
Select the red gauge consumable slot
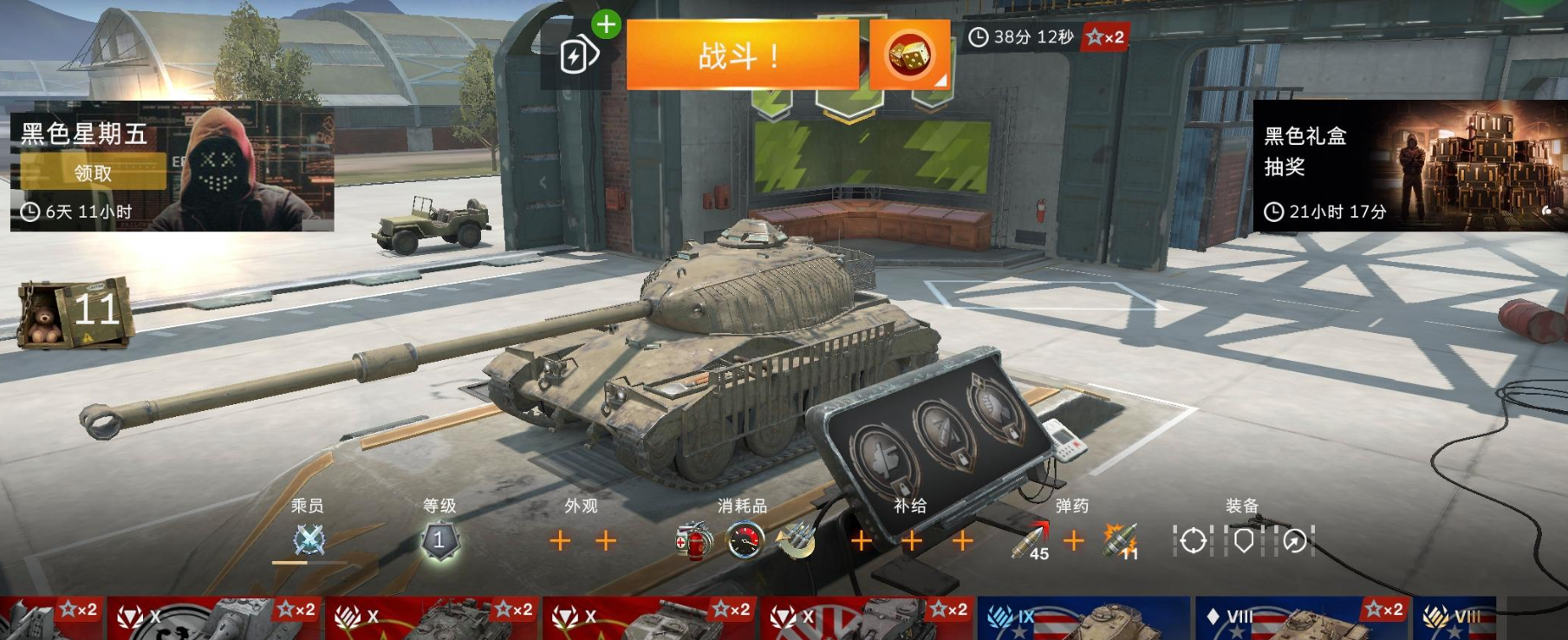pos(745,541)
